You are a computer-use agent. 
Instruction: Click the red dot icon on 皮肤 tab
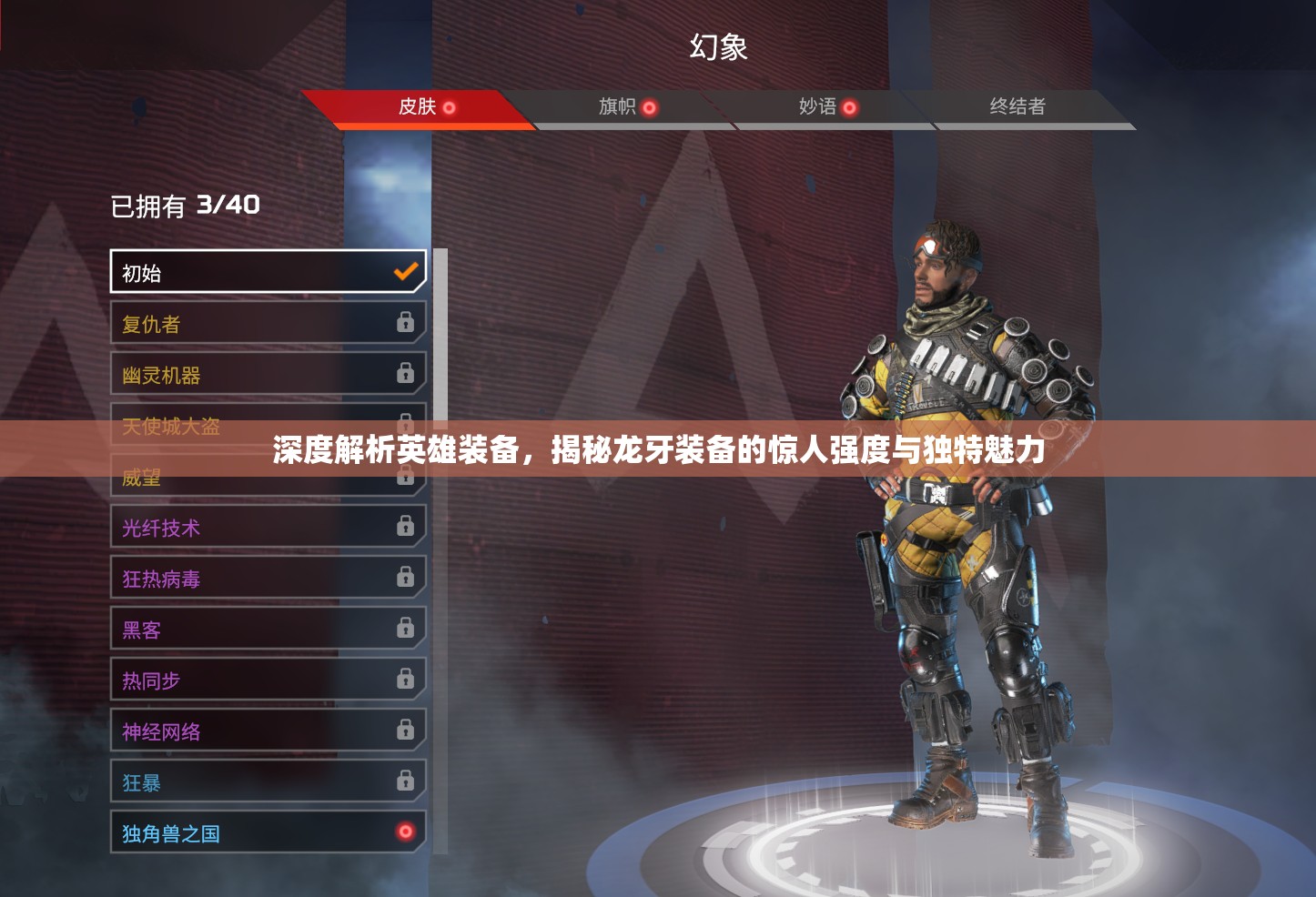(x=448, y=106)
